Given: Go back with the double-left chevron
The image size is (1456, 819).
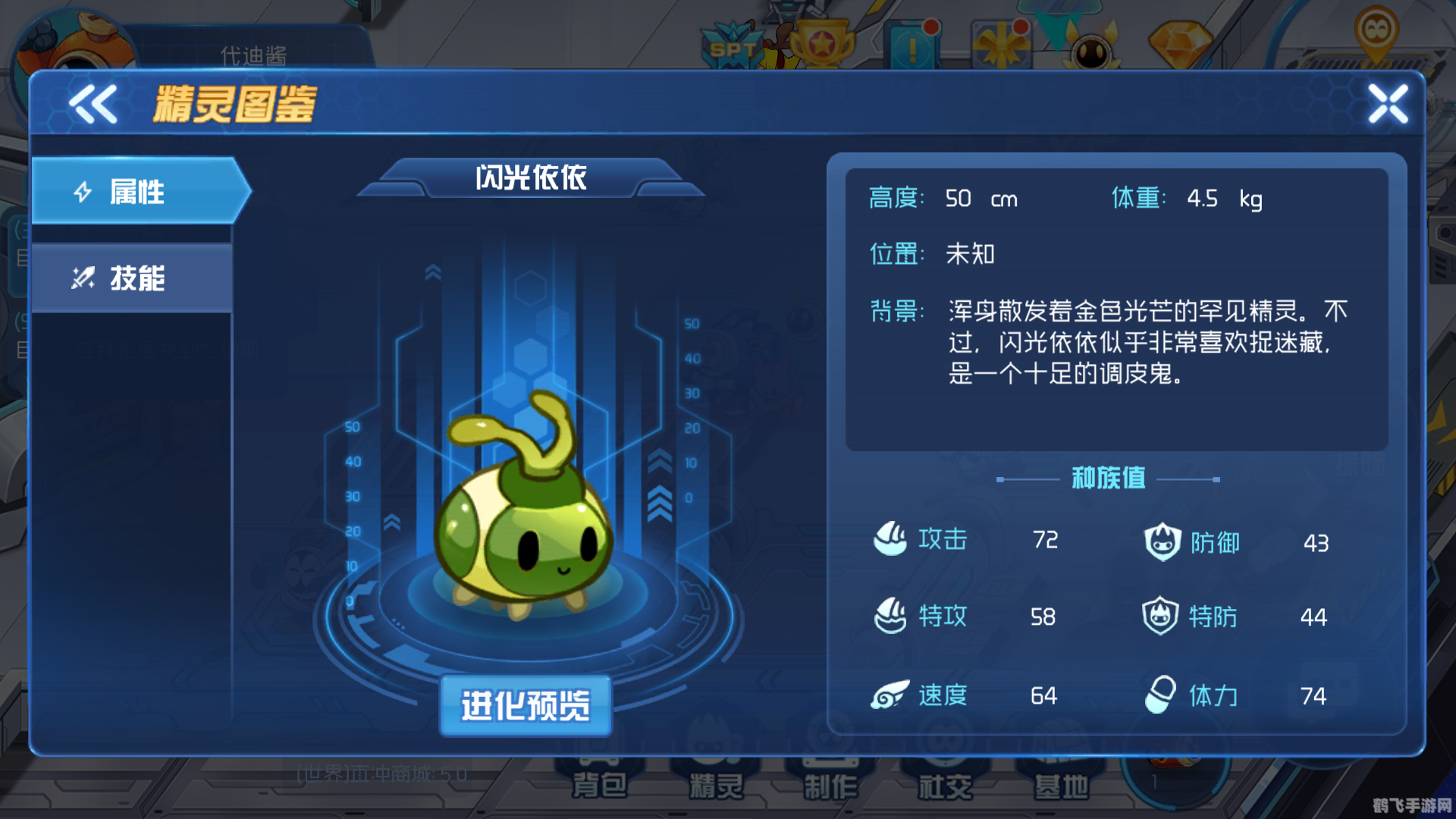Looking at the screenshot, I should tap(93, 105).
